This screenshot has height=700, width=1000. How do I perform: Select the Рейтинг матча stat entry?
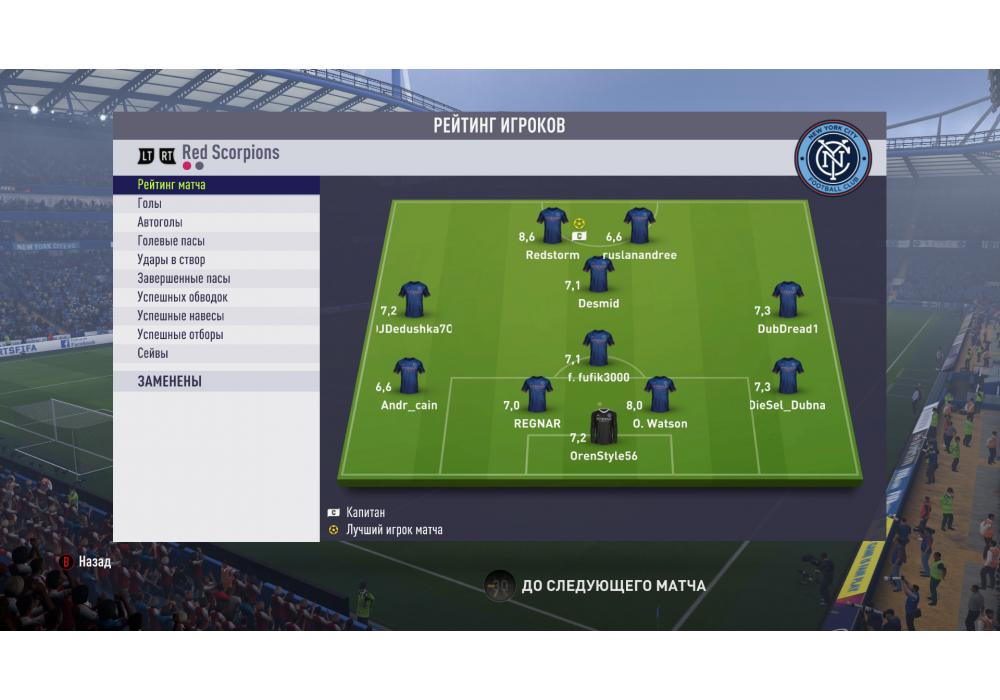(x=216, y=185)
